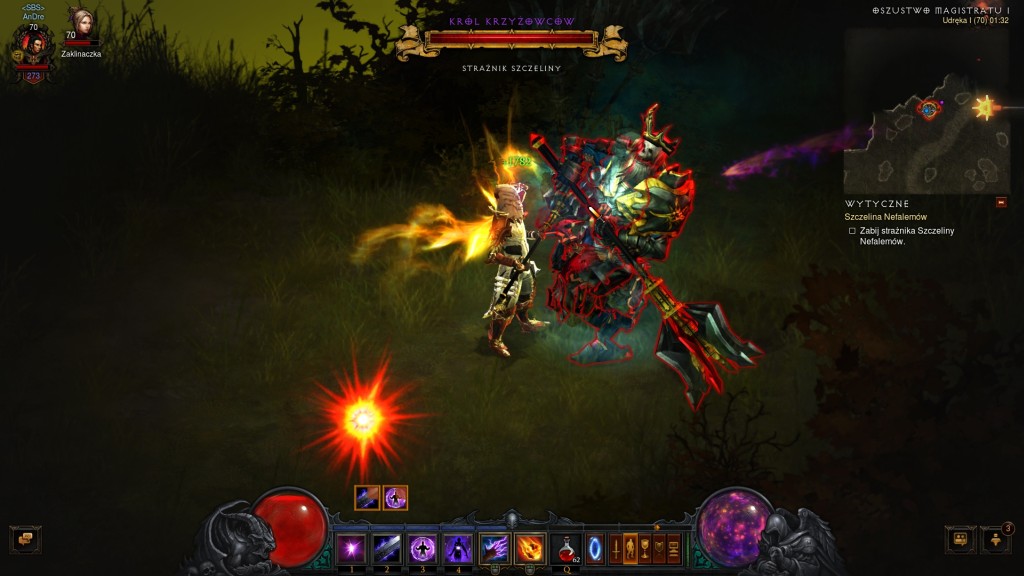1024x576 pixels.
Task: Open the chat bubble button
Action: tap(25, 539)
